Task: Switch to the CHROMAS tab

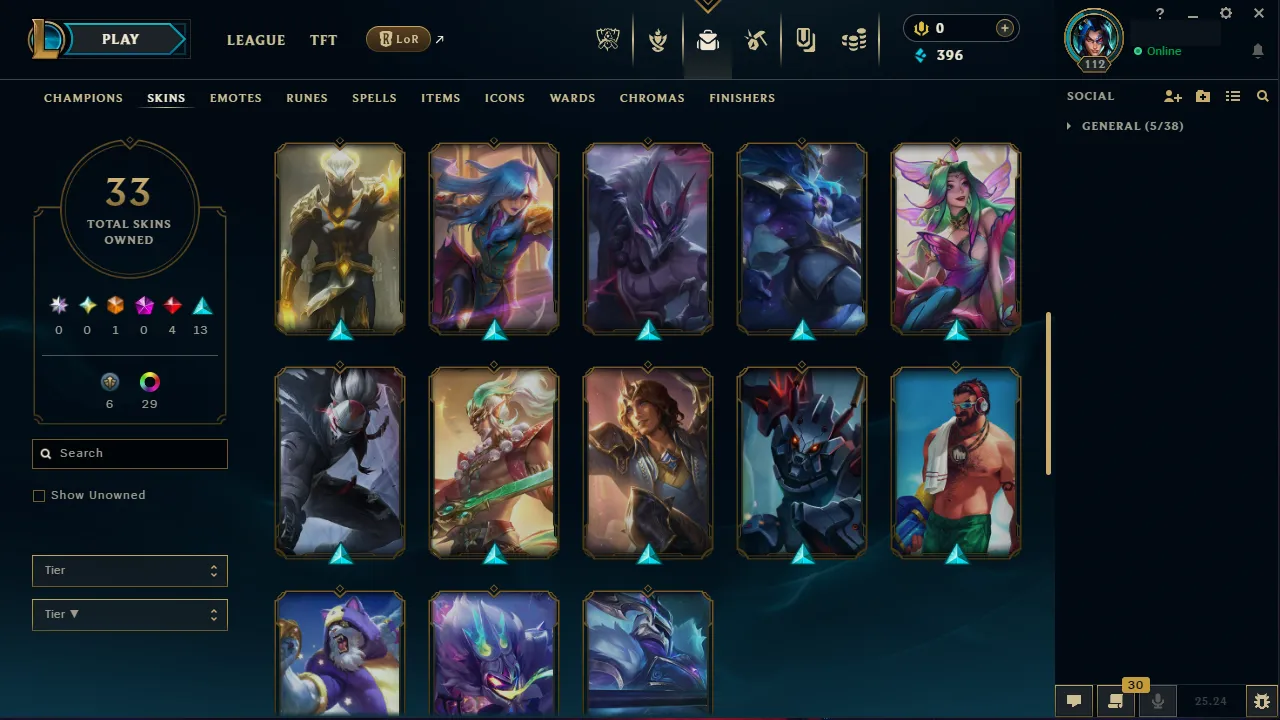Action: point(652,98)
